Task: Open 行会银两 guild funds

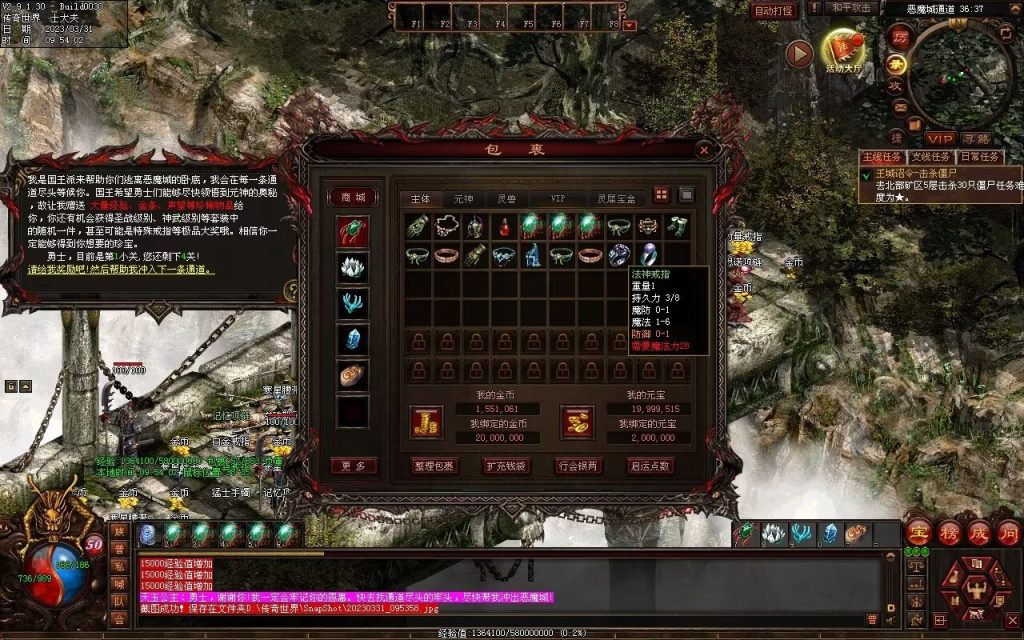Action: [578, 466]
